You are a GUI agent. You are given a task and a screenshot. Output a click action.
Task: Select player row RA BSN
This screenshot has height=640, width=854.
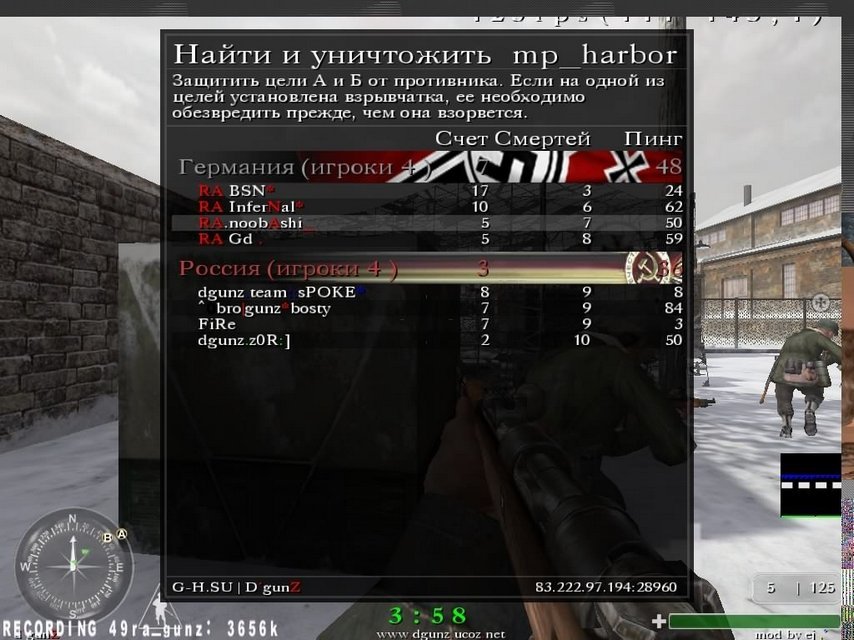coord(428,190)
